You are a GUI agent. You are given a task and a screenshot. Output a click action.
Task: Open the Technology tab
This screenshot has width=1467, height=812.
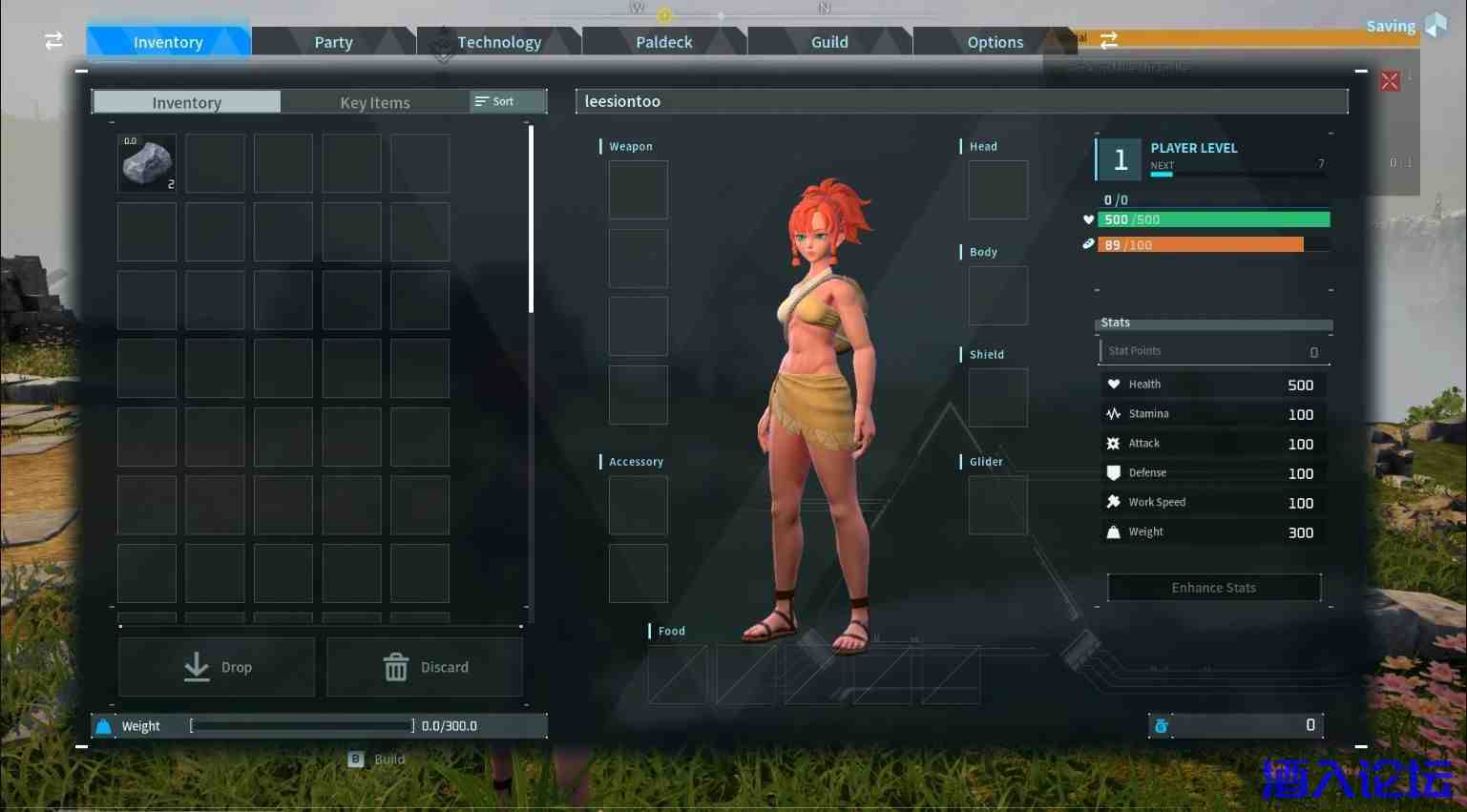pos(498,42)
